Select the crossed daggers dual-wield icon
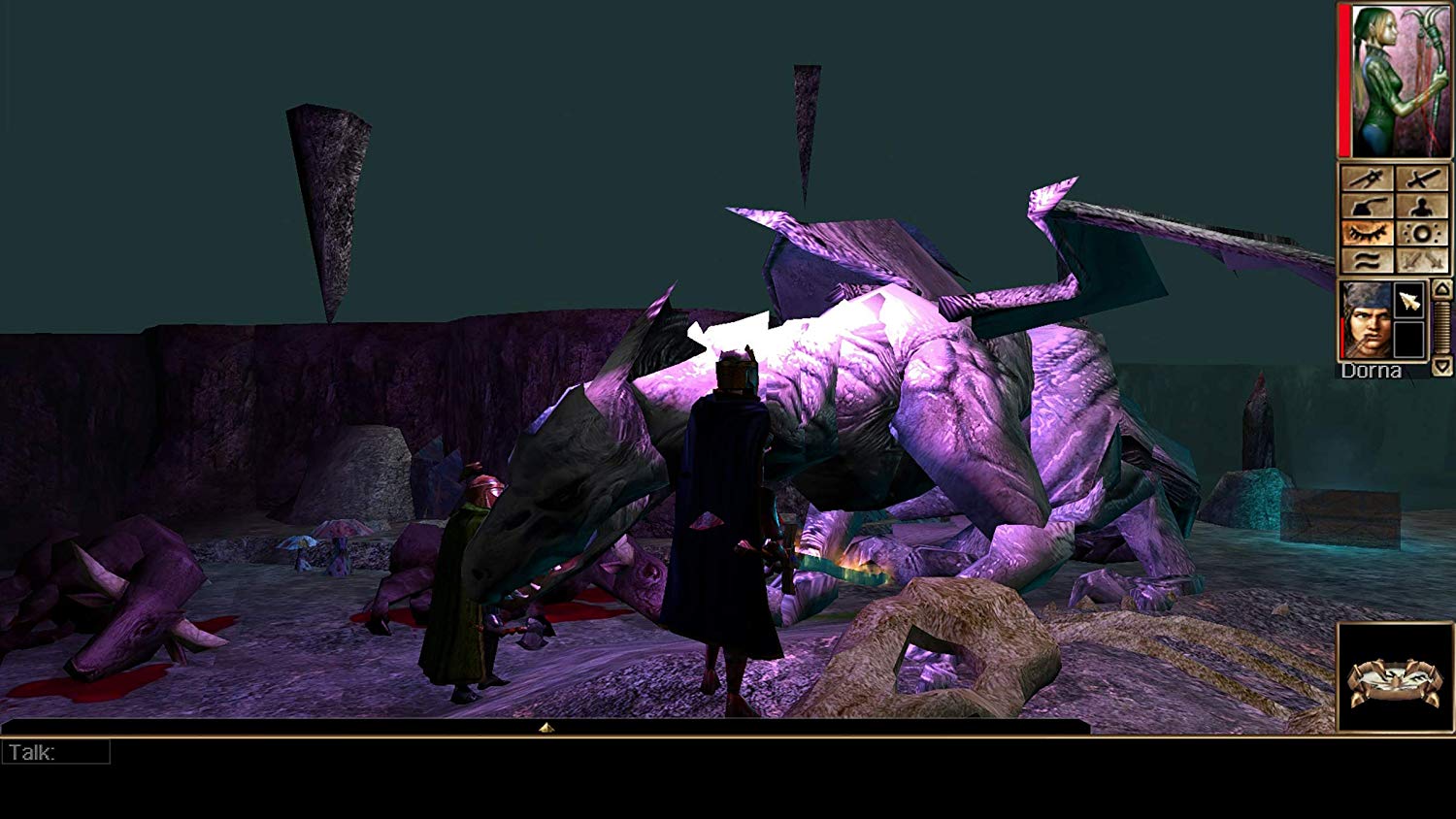The height and width of the screenshot is (819, 1456). click(x=1422, y=260)
